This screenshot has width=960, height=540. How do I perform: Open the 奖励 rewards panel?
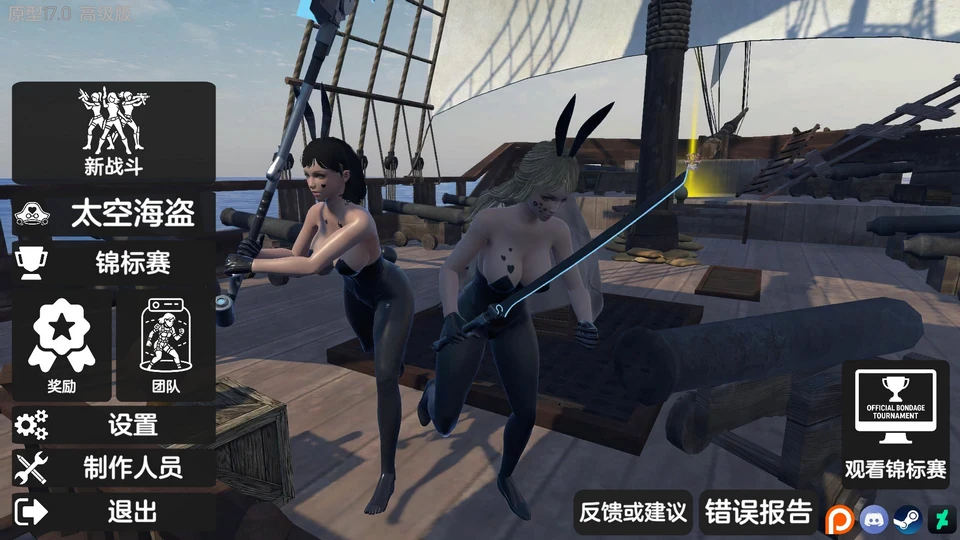(x=62, y=346)
